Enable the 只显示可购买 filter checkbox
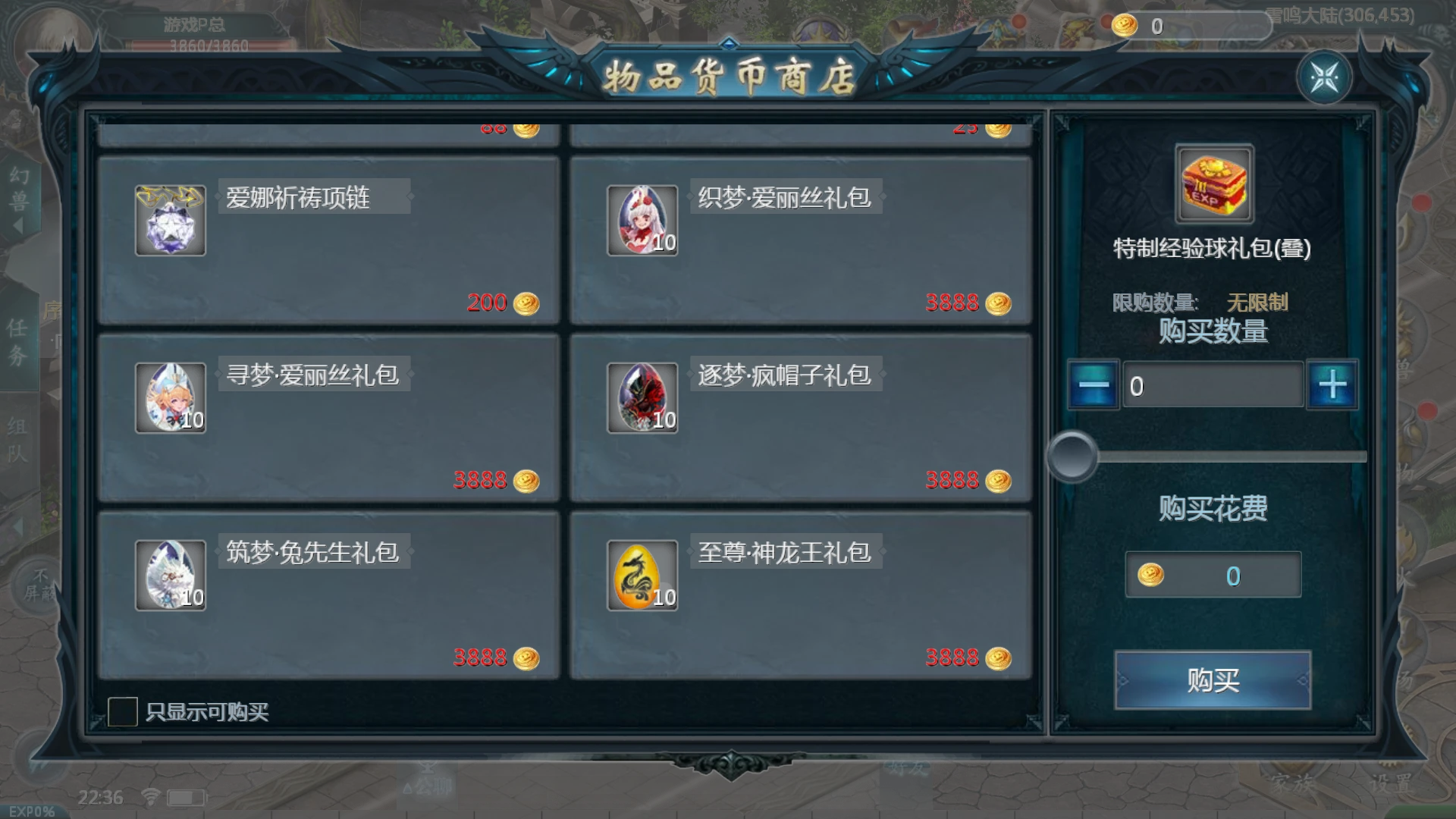Image resolution: width=1456 pixels, height=819 pixels. 124,711
